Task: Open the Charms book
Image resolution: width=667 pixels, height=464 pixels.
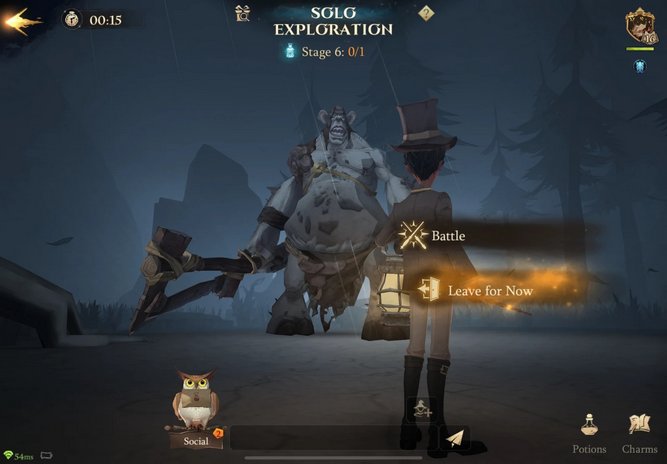Action: pyautogui.click(x=639, y=431)
